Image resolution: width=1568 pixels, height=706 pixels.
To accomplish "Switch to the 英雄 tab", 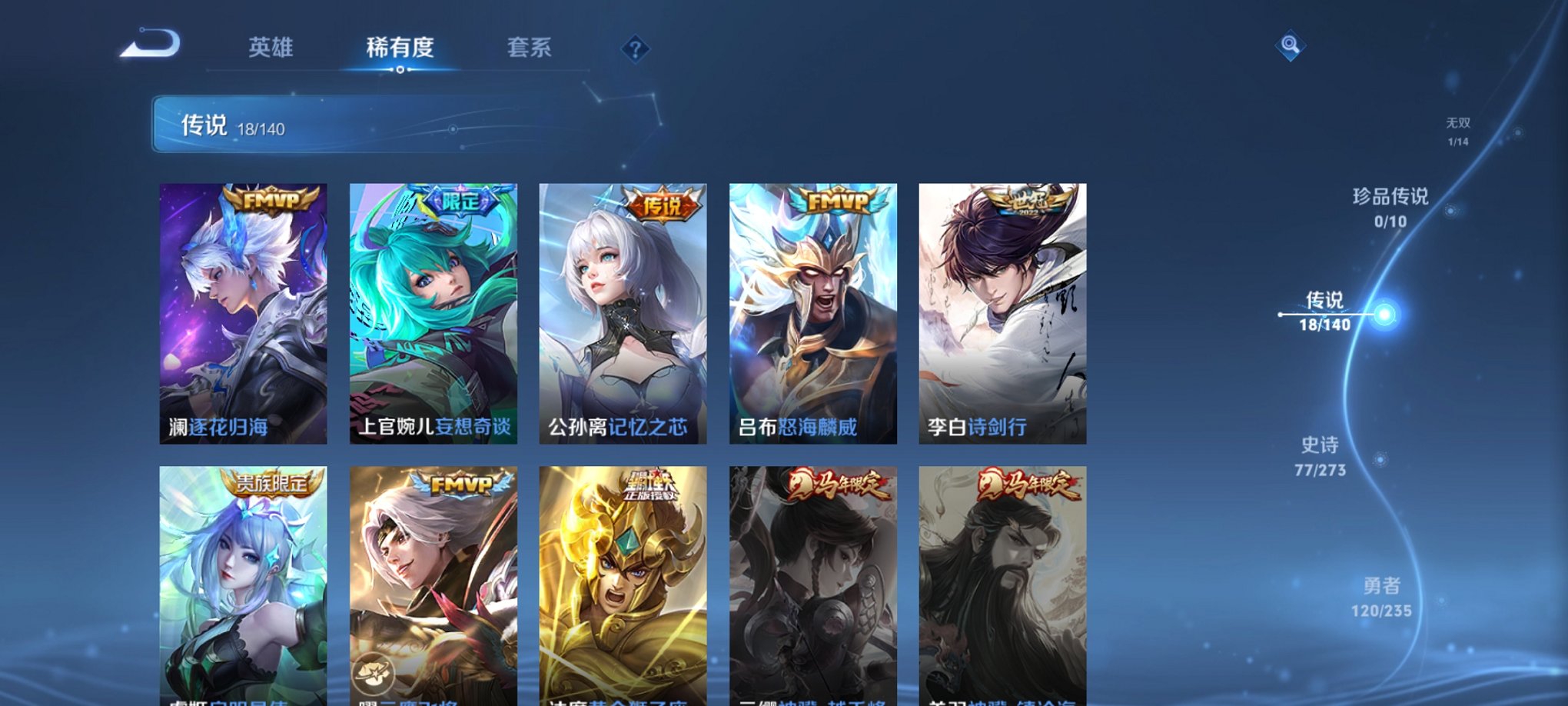I will 272,48.
